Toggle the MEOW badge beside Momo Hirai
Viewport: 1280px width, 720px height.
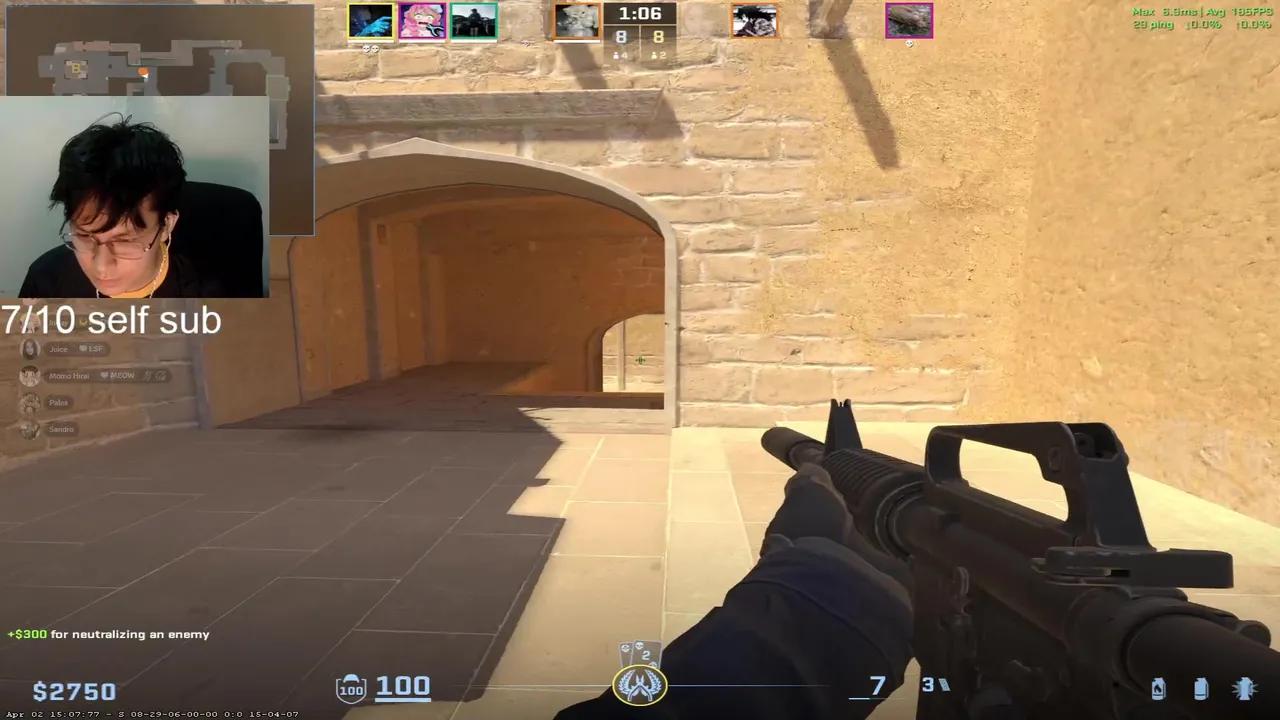coord(119,375)
